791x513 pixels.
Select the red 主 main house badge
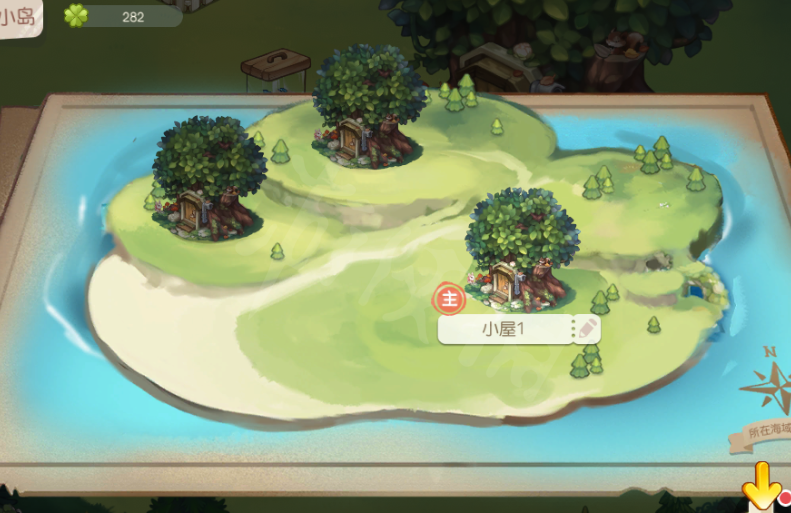tap(450, 298)
